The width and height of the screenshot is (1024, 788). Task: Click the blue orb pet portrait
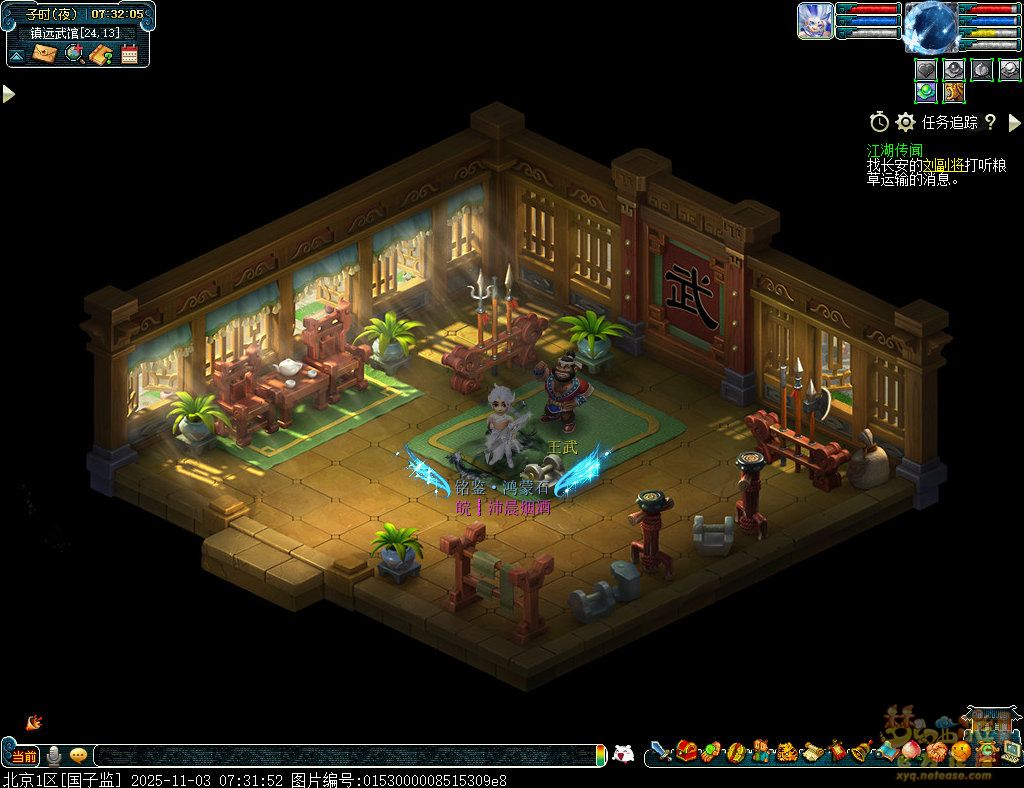(x=930, y=26)
